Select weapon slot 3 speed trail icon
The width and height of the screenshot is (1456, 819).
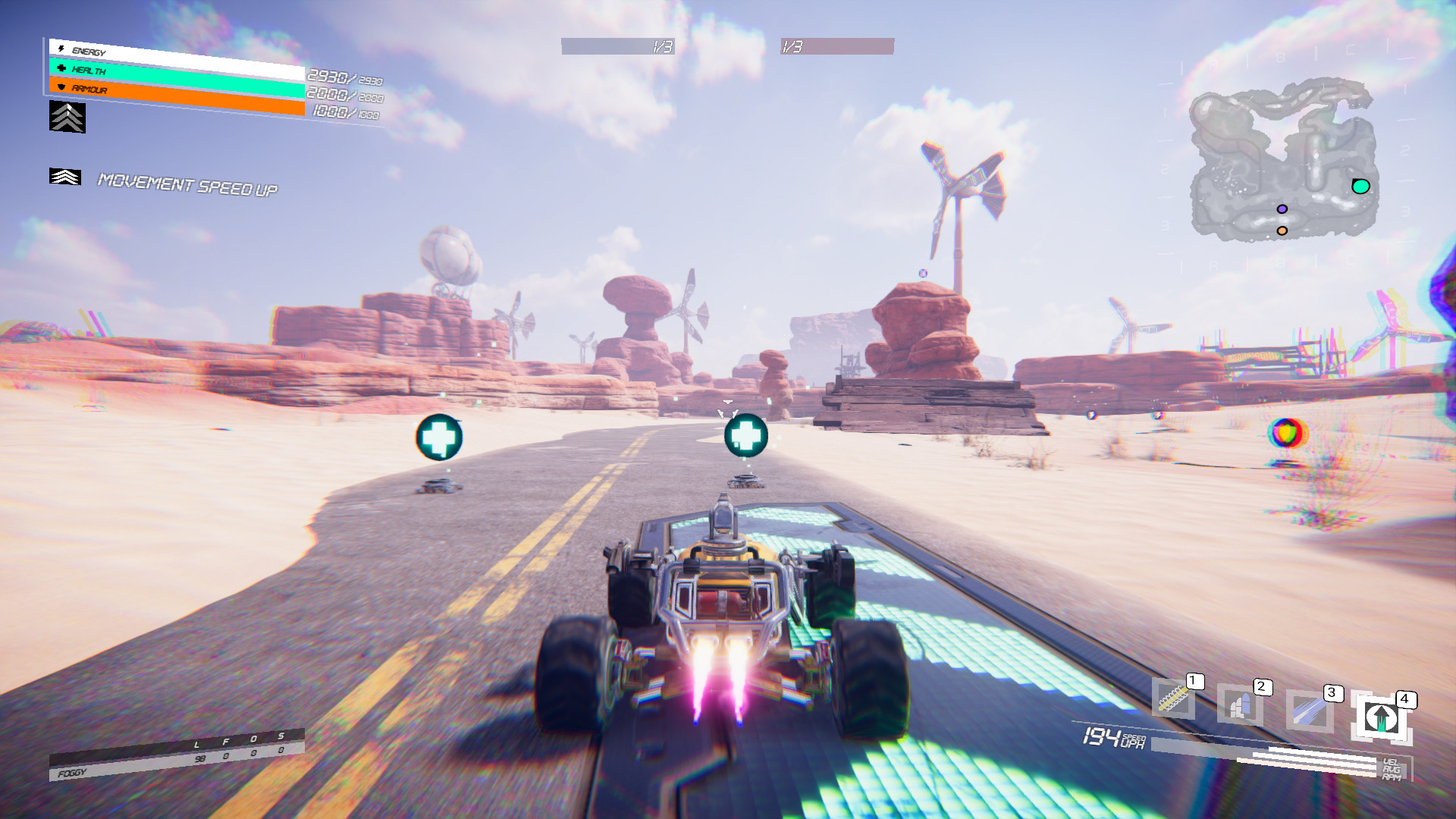(1309, 709)
